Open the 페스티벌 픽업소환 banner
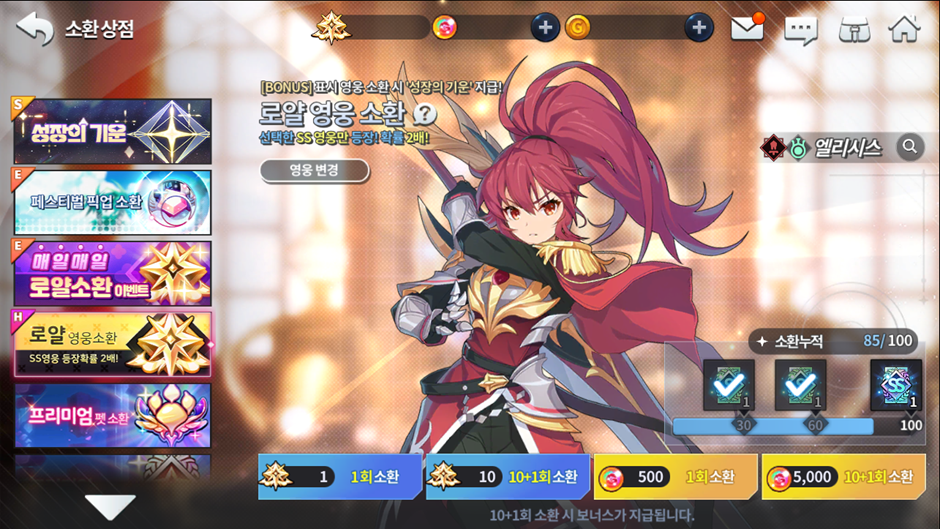The height and width of the screenshot is (529, 940). point(112,203)
